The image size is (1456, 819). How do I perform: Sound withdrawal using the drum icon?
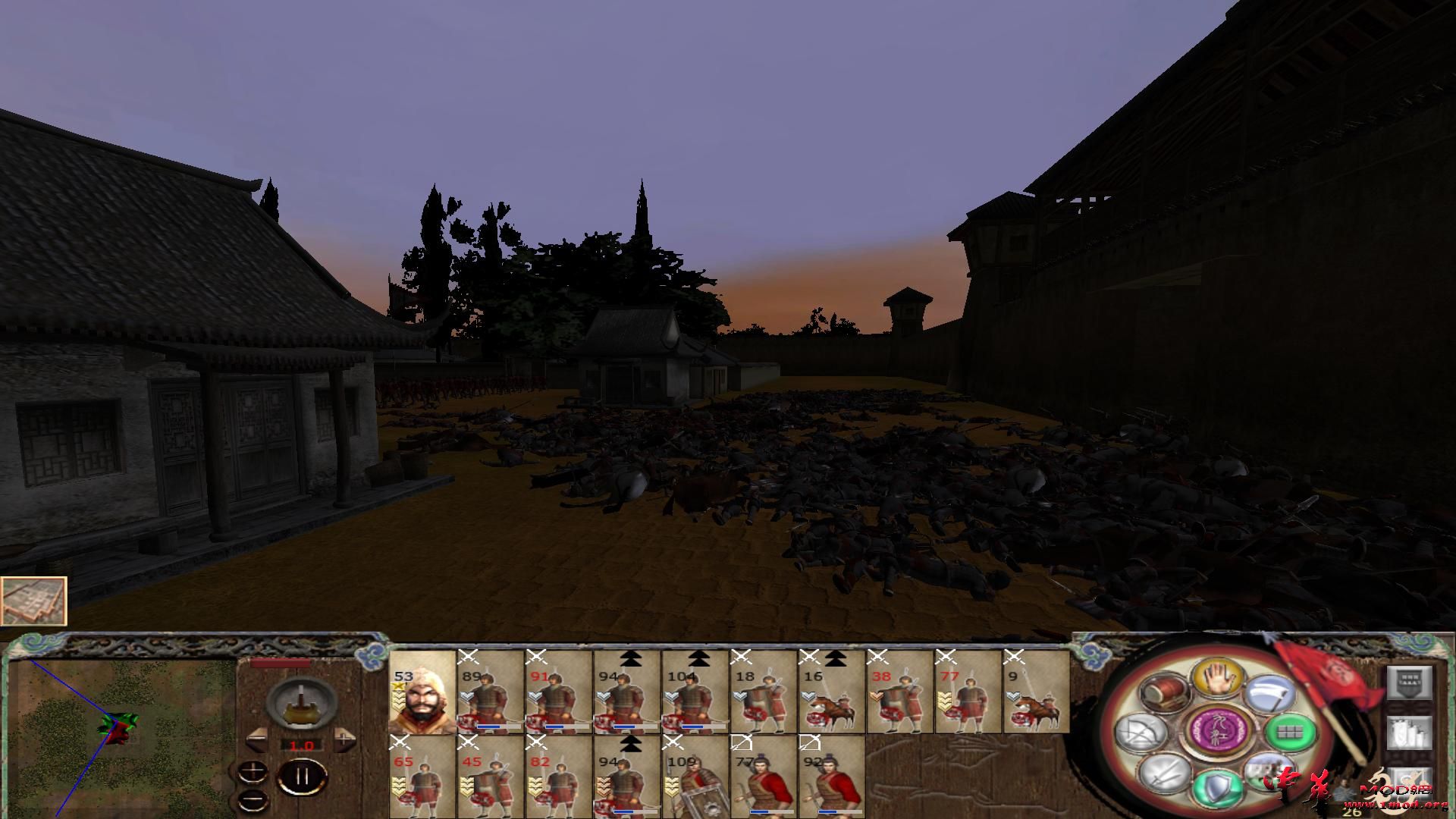[1165, 692]
